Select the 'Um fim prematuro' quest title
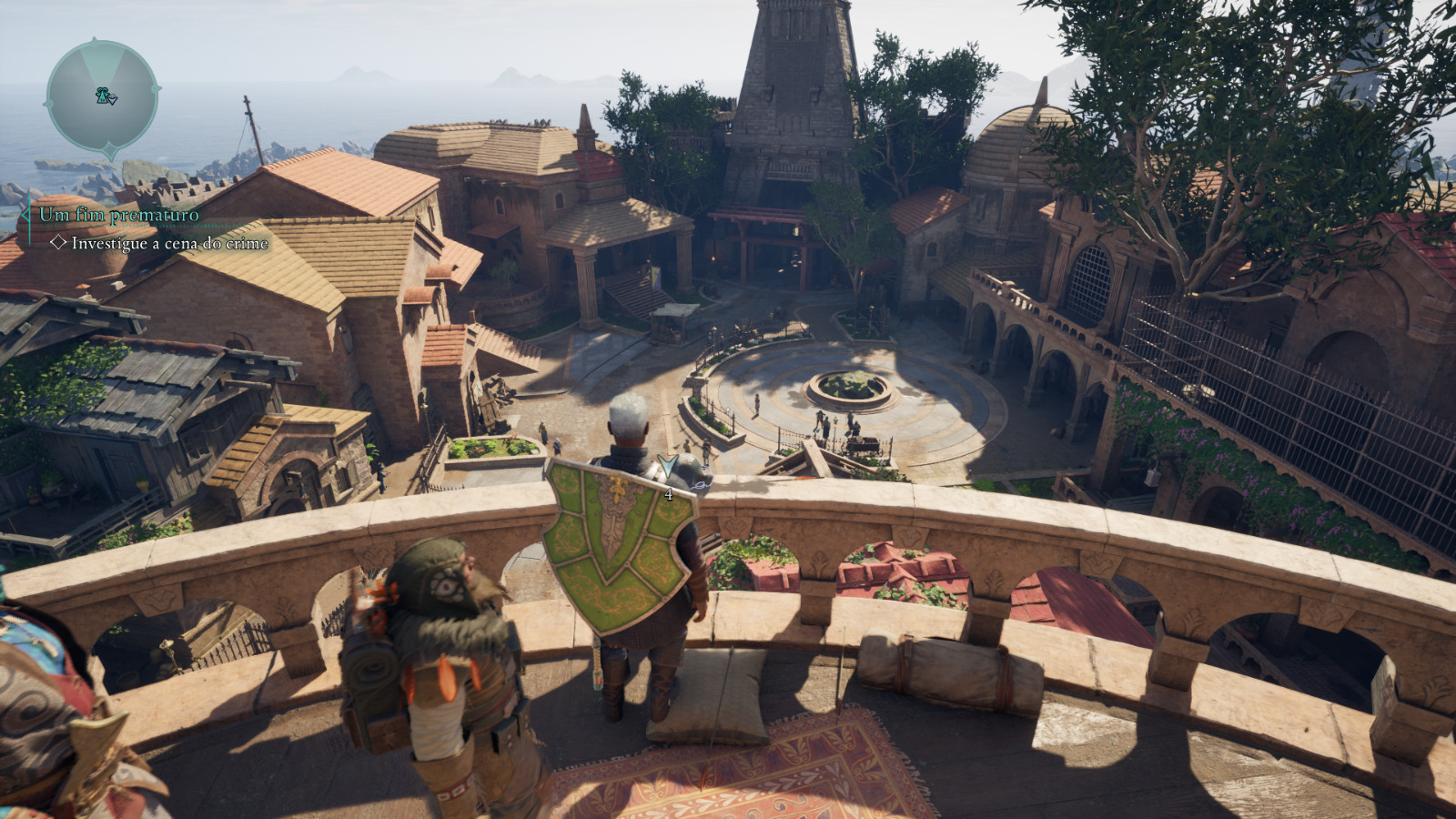This screenshot has width=1456, height=819. pos(119,215)
